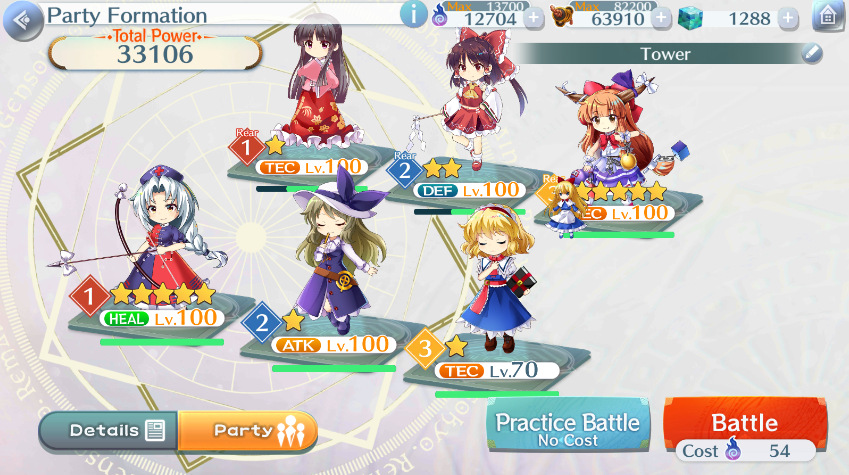
Task: Add coins with the plus button
Action: [661, 17]
